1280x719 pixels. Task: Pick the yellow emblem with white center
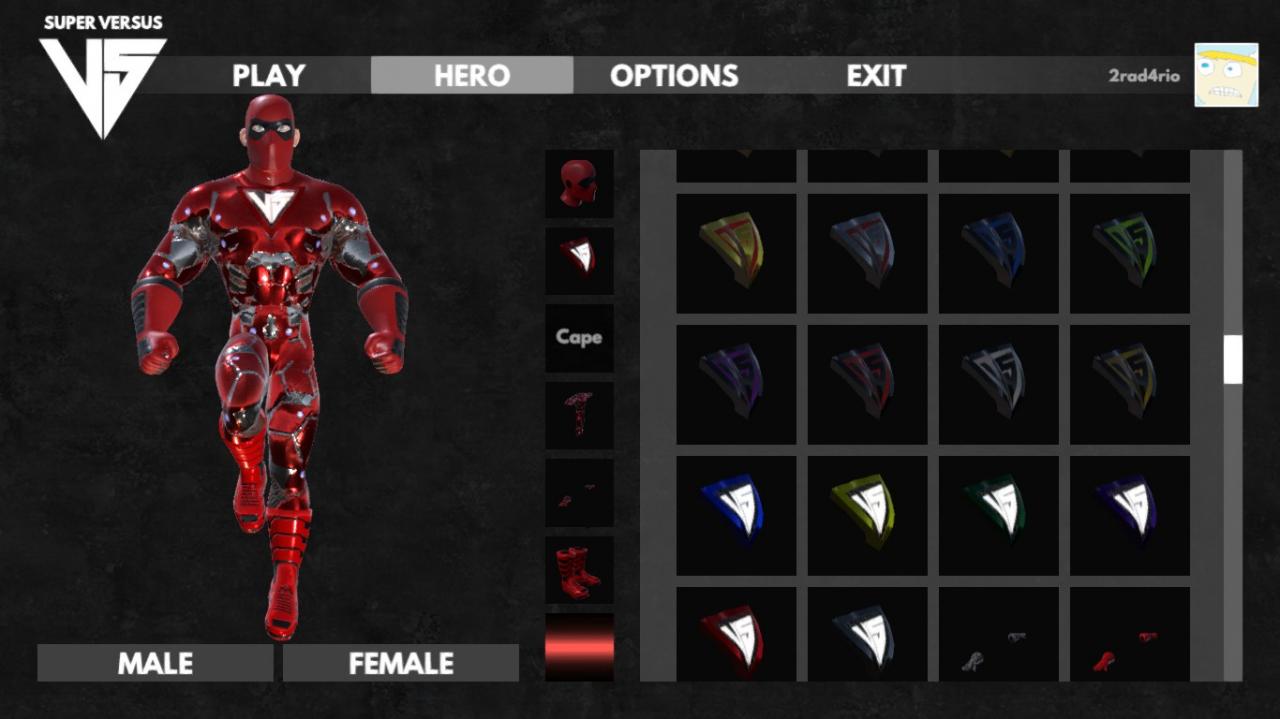pos(867,515)
